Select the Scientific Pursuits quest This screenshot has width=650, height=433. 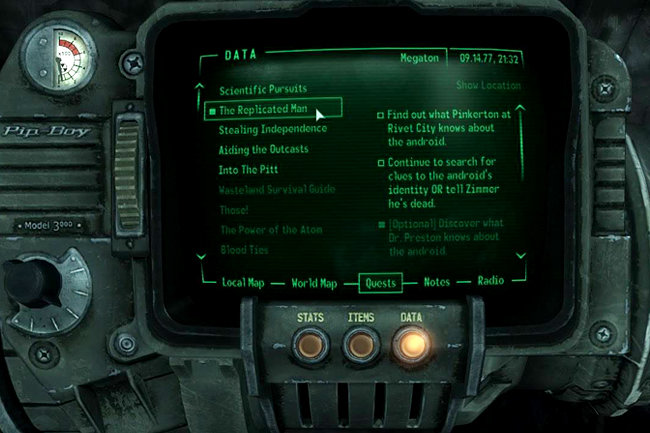[262, 90]
